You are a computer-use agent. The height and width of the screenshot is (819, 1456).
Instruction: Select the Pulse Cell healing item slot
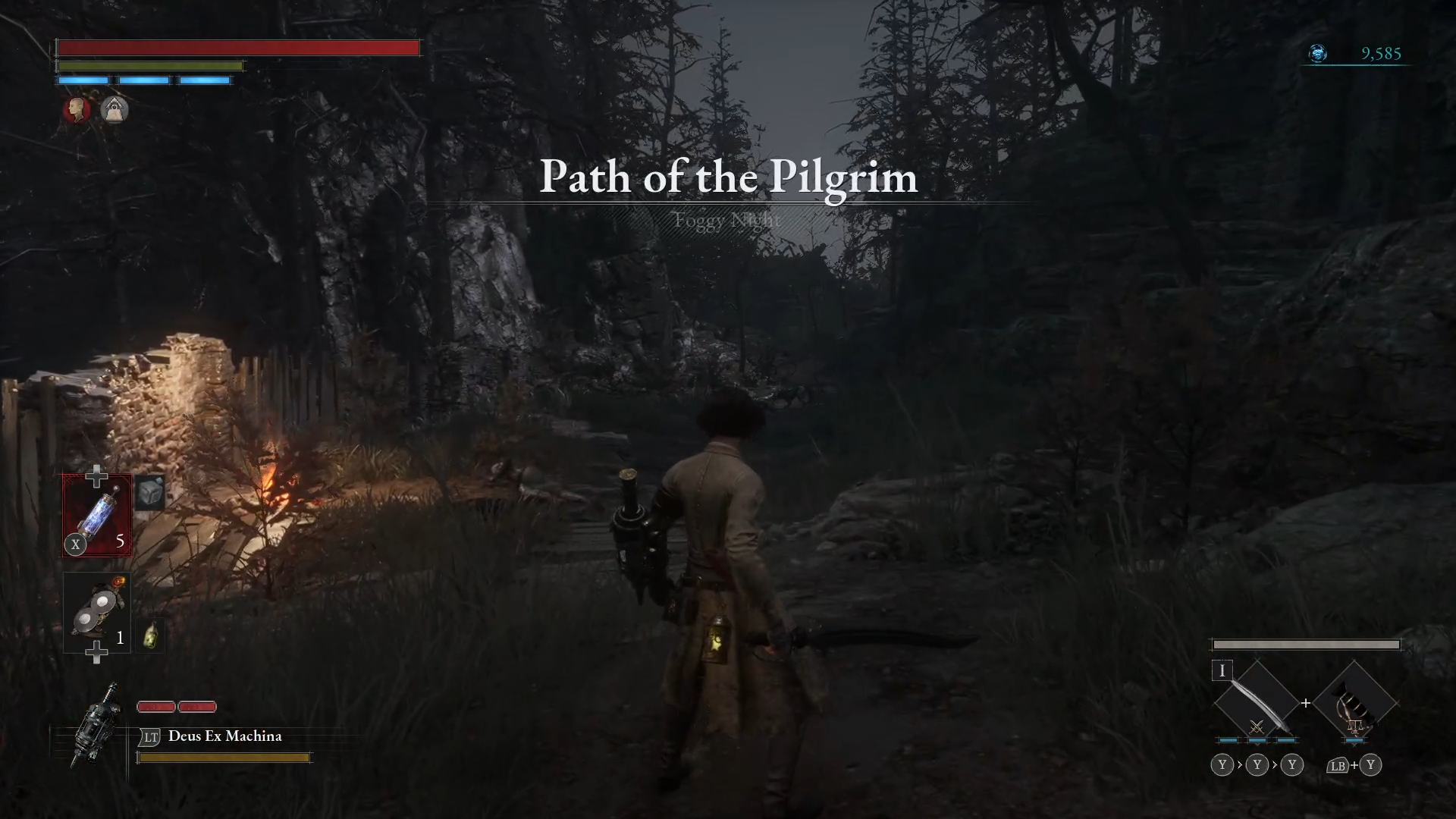point(97,516)
